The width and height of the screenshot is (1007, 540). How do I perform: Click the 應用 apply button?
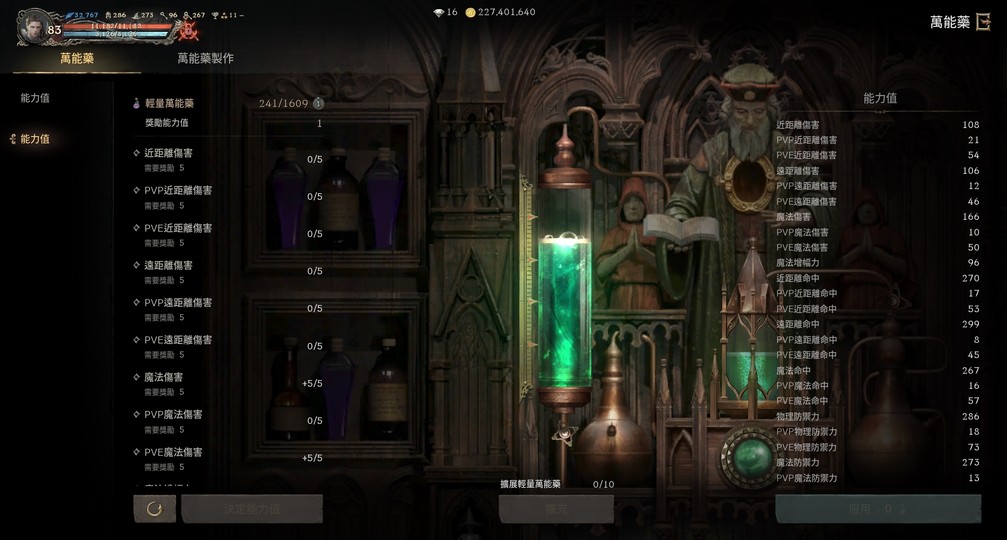coord(877,509)
